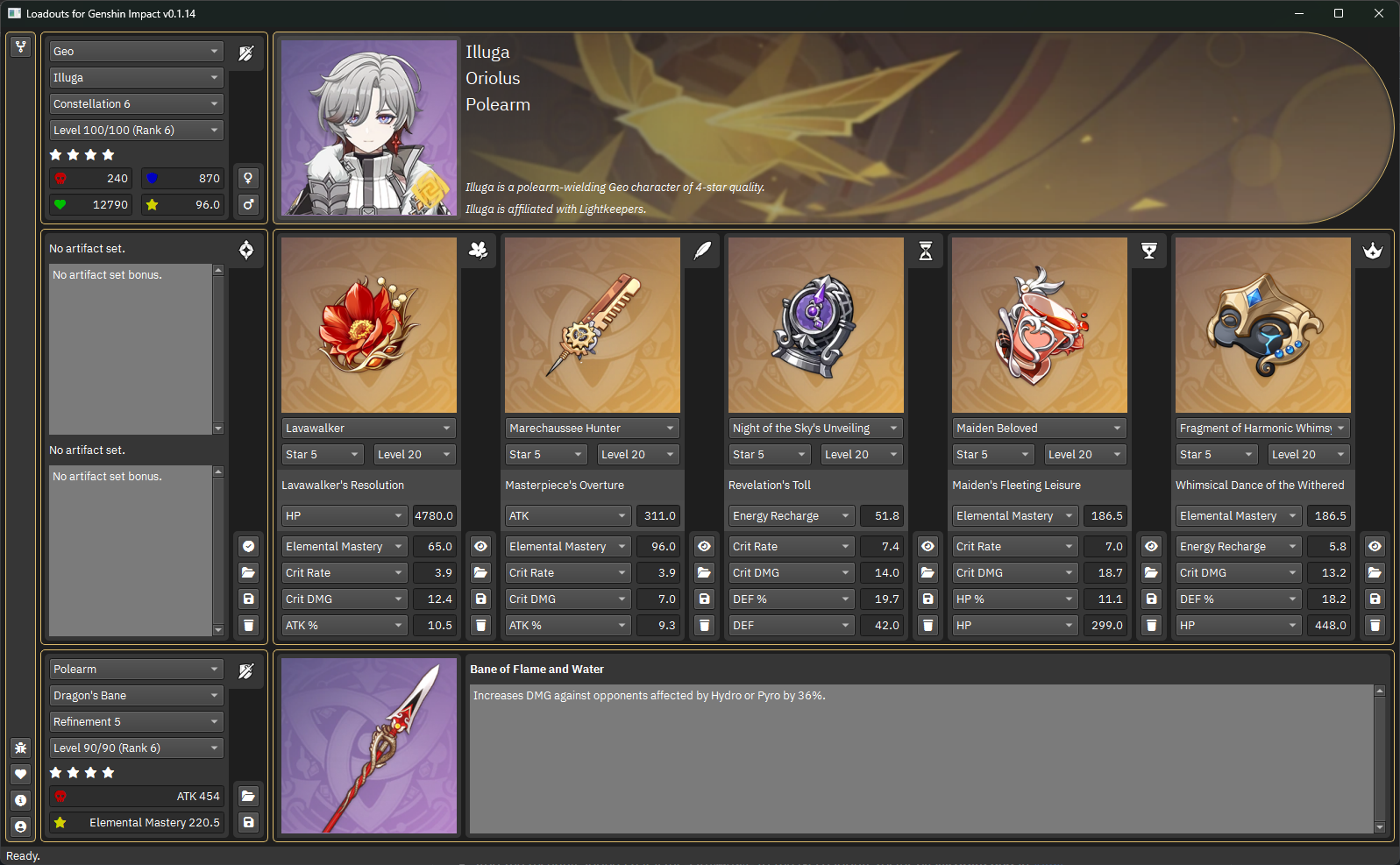Choose the Maiden Beloved set dropdown
Viewport: 1400px width, 865px height.
(1039, 429)
